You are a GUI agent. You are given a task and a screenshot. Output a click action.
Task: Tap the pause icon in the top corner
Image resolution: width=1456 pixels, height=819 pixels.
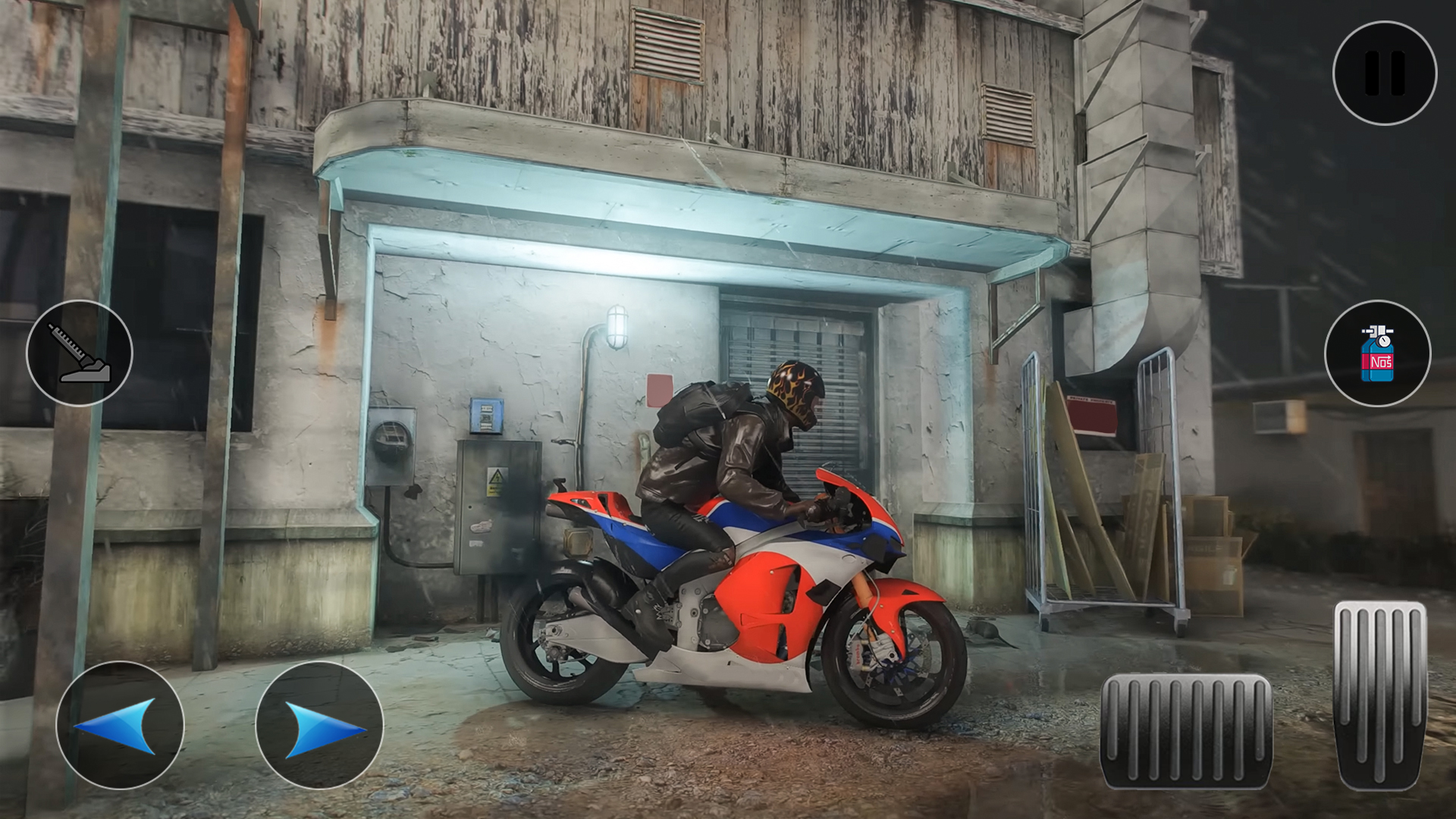(1383, 72)
